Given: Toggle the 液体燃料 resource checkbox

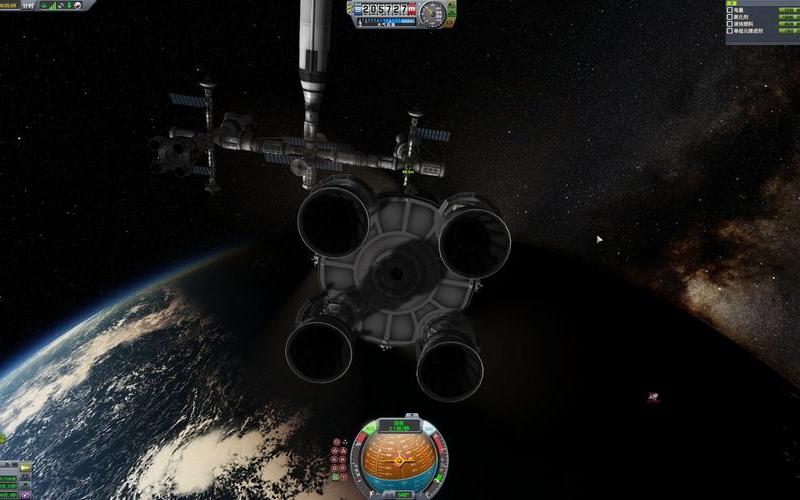Looking at the screenshot, I should (730, 24).
